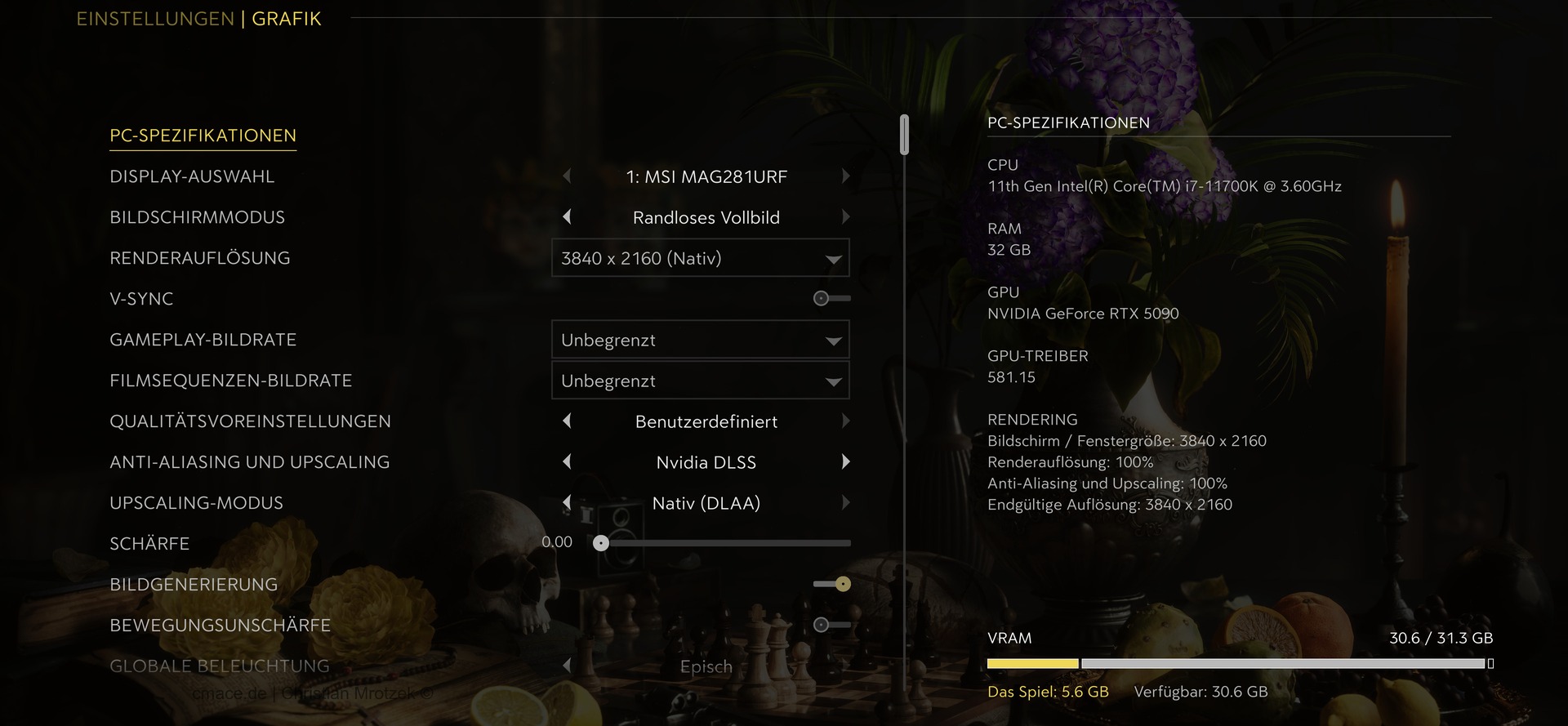Viewport: 1568px width, 726px height.
Task: Click the Display-Auswahl right arrow
Action: [x=845, y=176]
